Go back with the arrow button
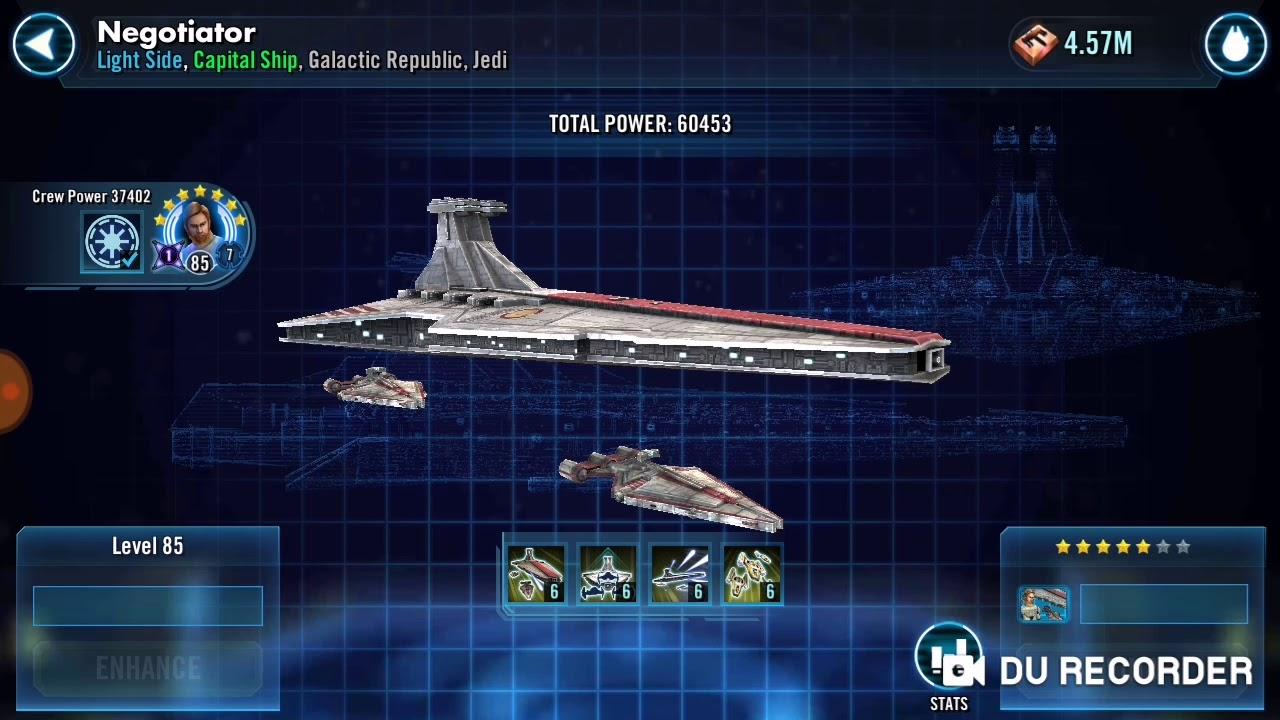Screen dimensions: 1280x720 click(43, 44)
